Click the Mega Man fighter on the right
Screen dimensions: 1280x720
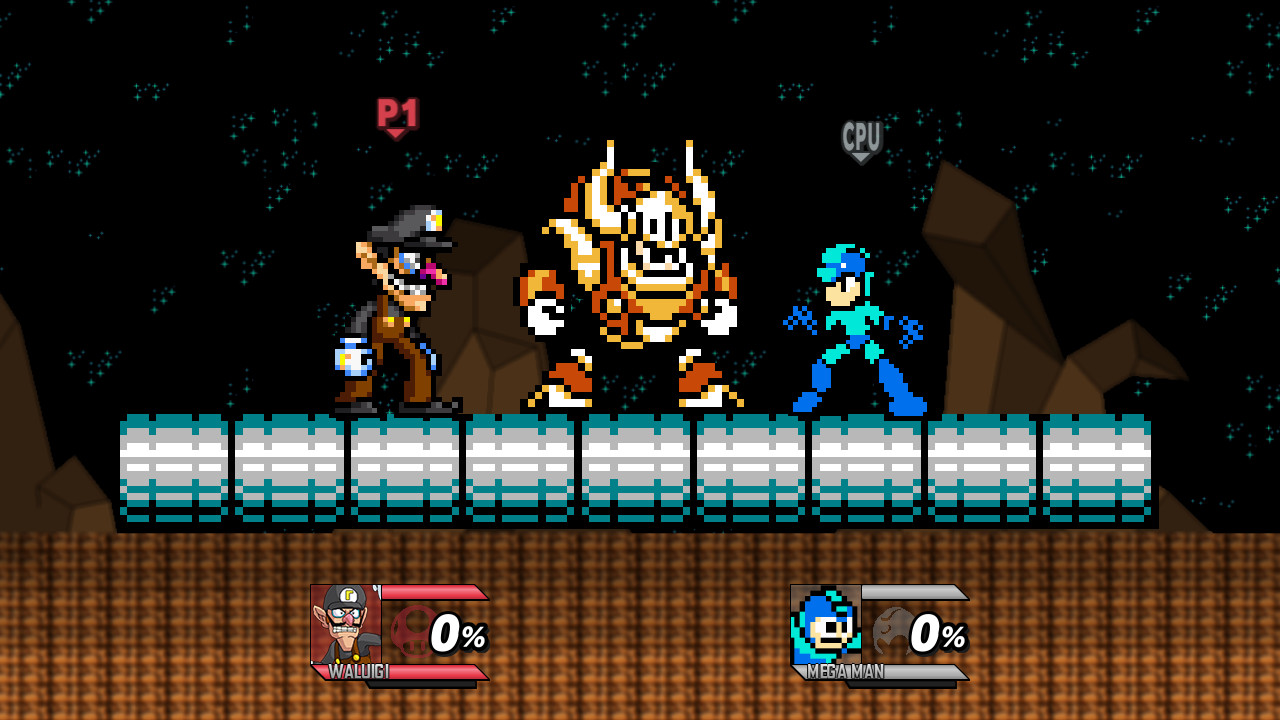855,335
